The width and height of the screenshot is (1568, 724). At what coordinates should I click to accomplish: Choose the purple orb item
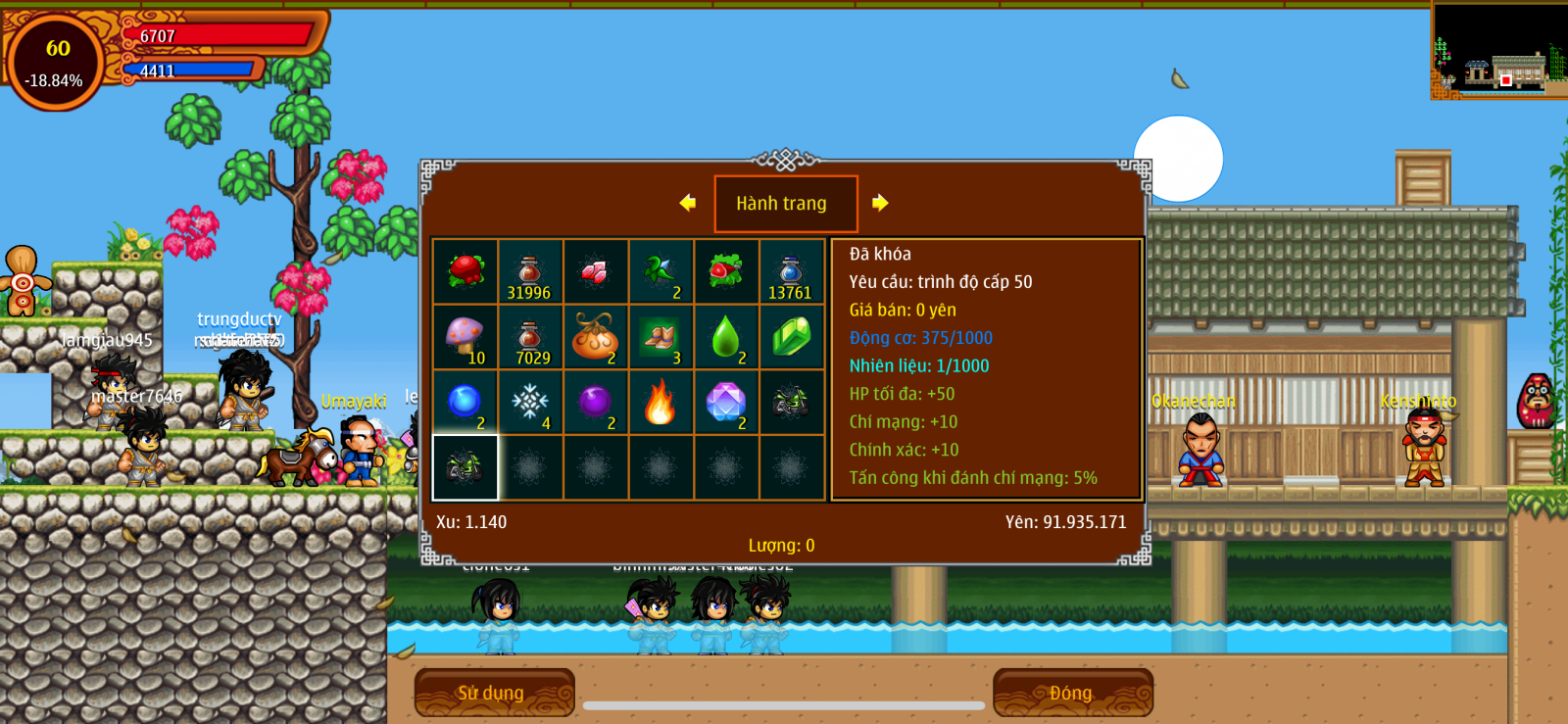coord(595,402)
